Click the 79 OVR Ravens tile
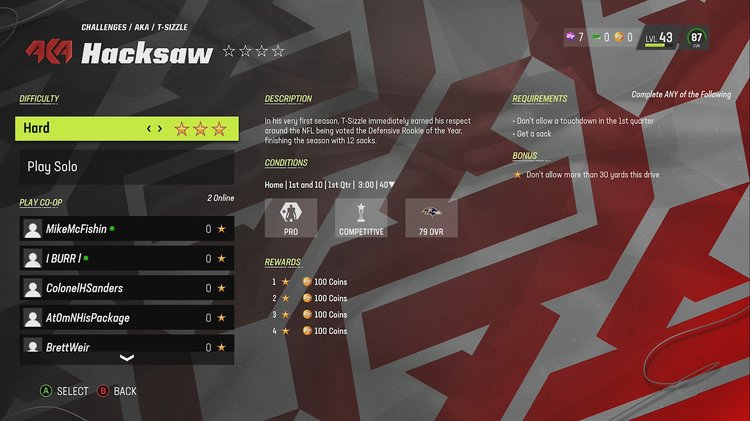Screen dimensions: 750x421 click(x=431, y=218)
